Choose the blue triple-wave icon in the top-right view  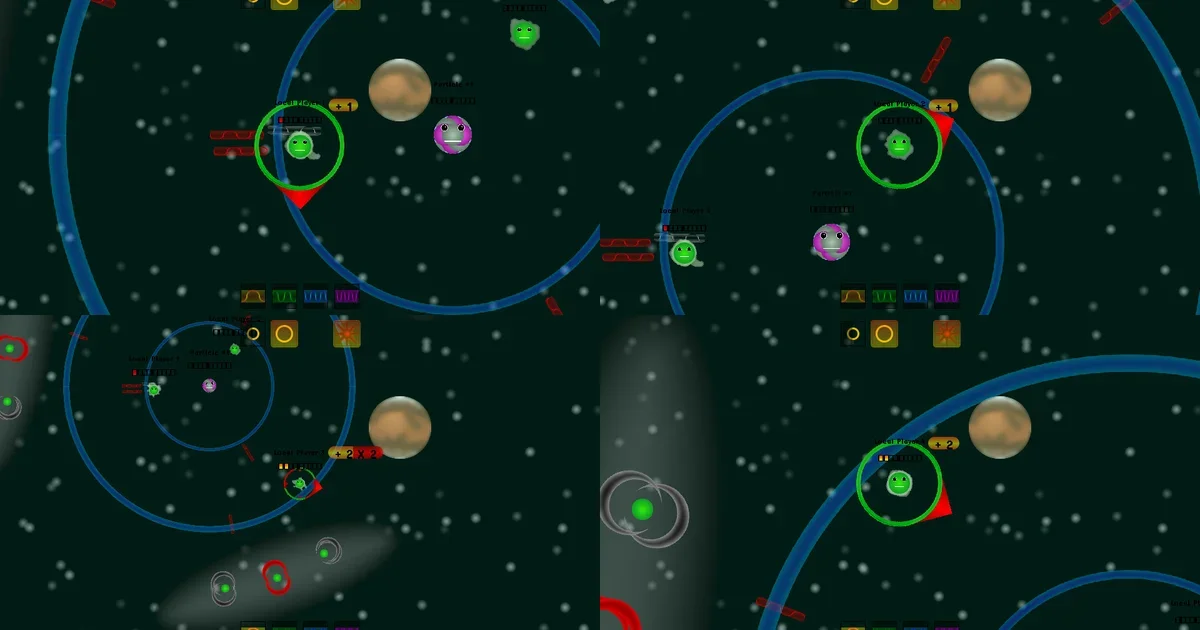[916, 296]
